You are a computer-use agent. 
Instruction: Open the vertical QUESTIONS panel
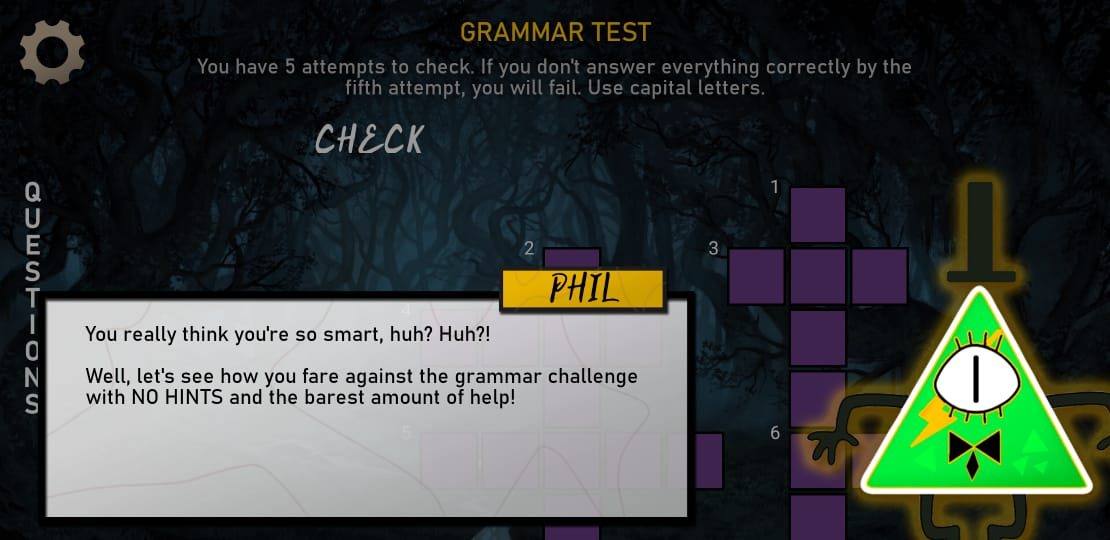click(x=32, y=297)
